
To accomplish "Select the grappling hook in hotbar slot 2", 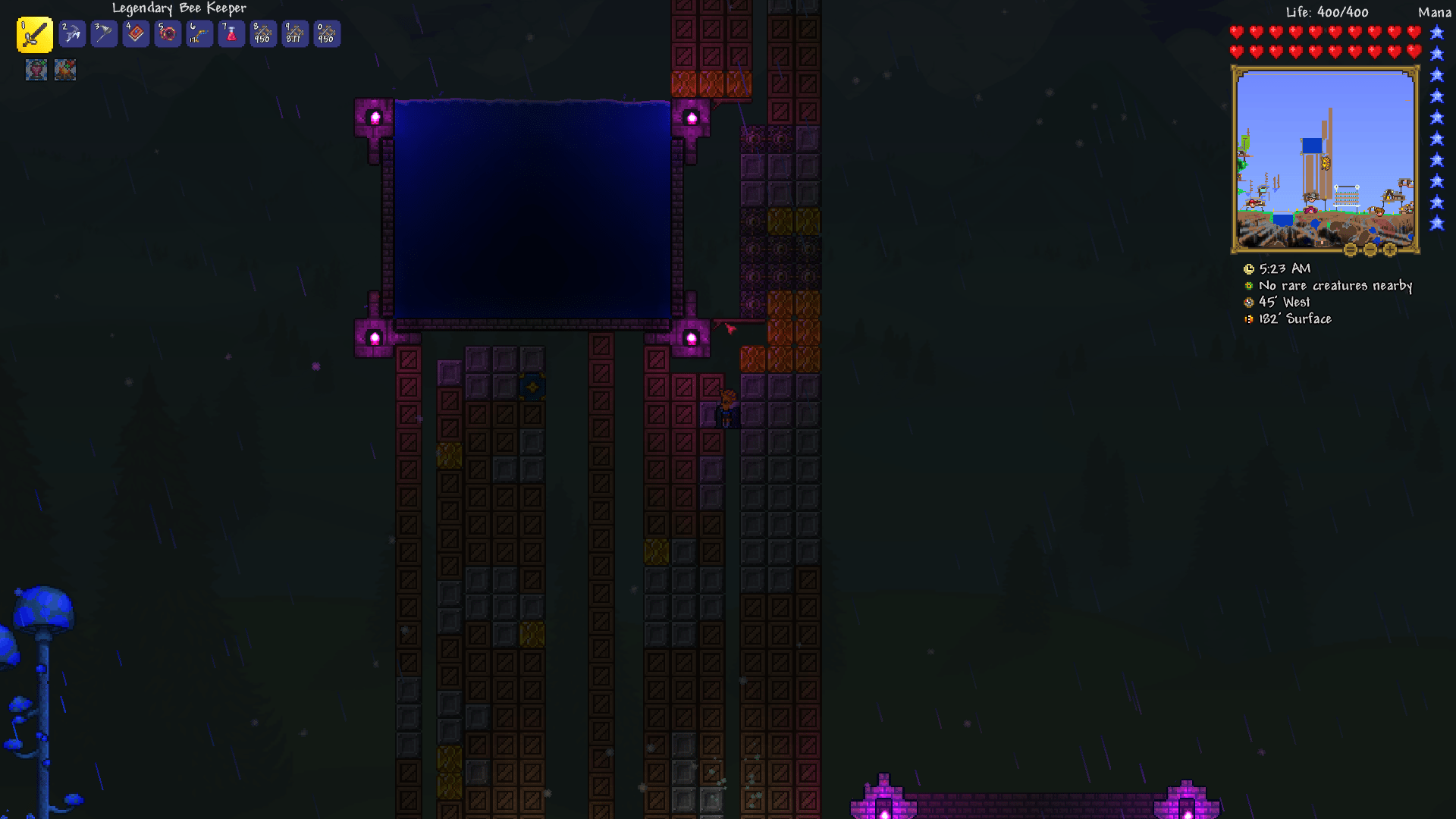I will tap(71, 34).
